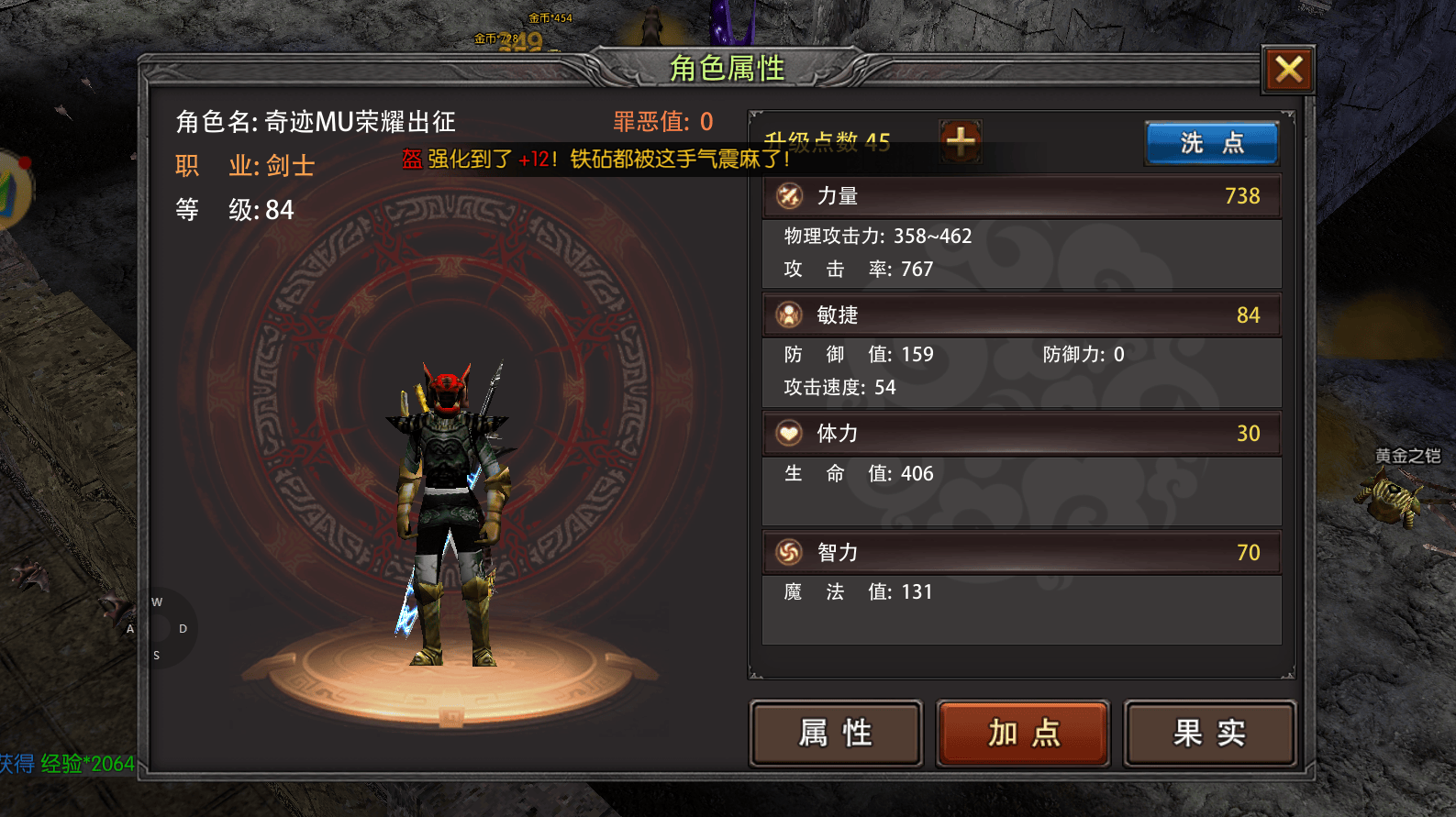
Task: Select the 力量 strength stat row
Action: click(1021, 196)
